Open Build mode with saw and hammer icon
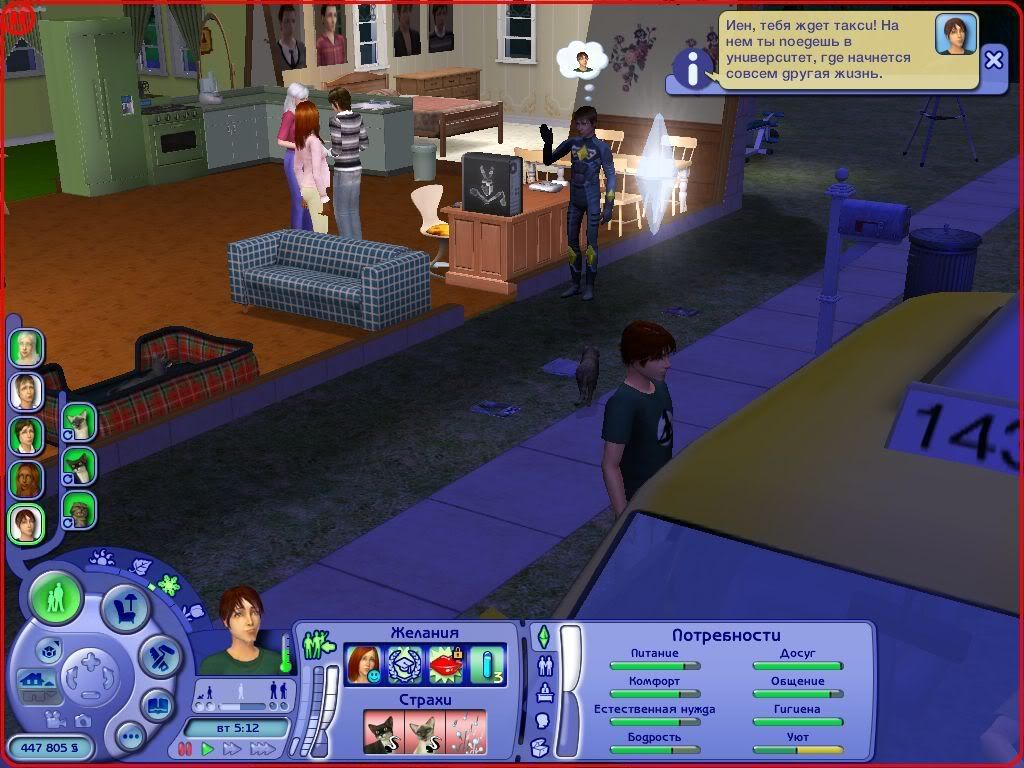Image resolution: width=1024 pixels, height=768 pixels. click(158, 655)
